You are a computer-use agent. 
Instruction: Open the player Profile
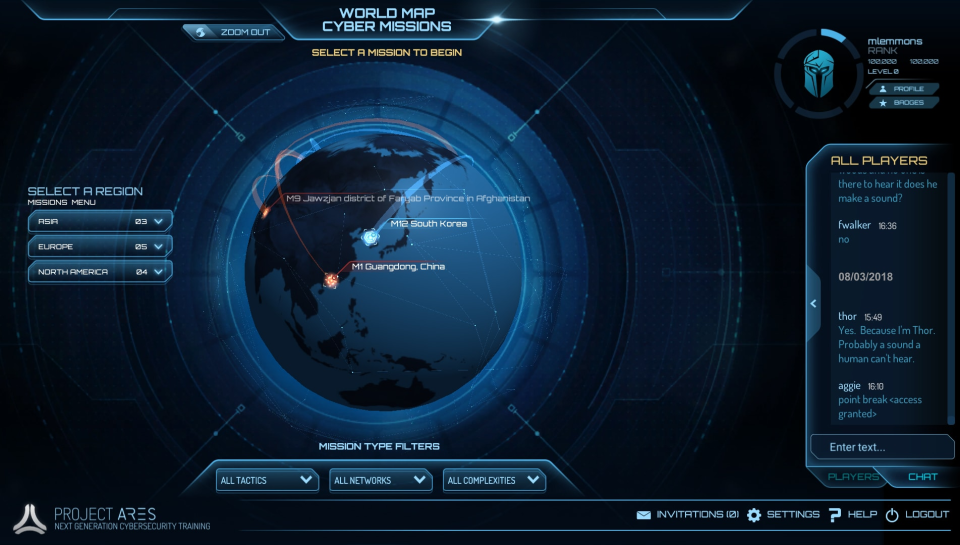(x=903, y=89)
